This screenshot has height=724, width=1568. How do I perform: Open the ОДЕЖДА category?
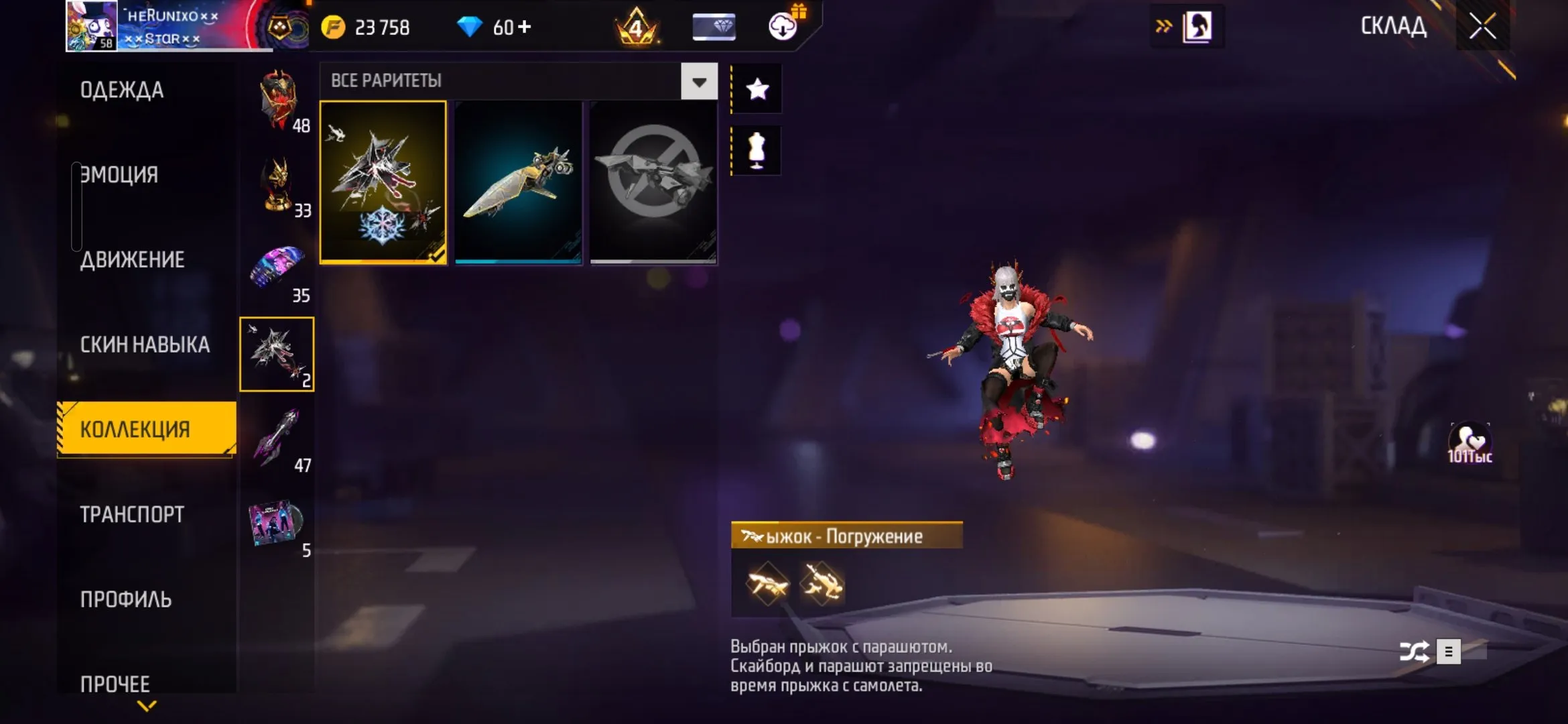click(122, 90)
